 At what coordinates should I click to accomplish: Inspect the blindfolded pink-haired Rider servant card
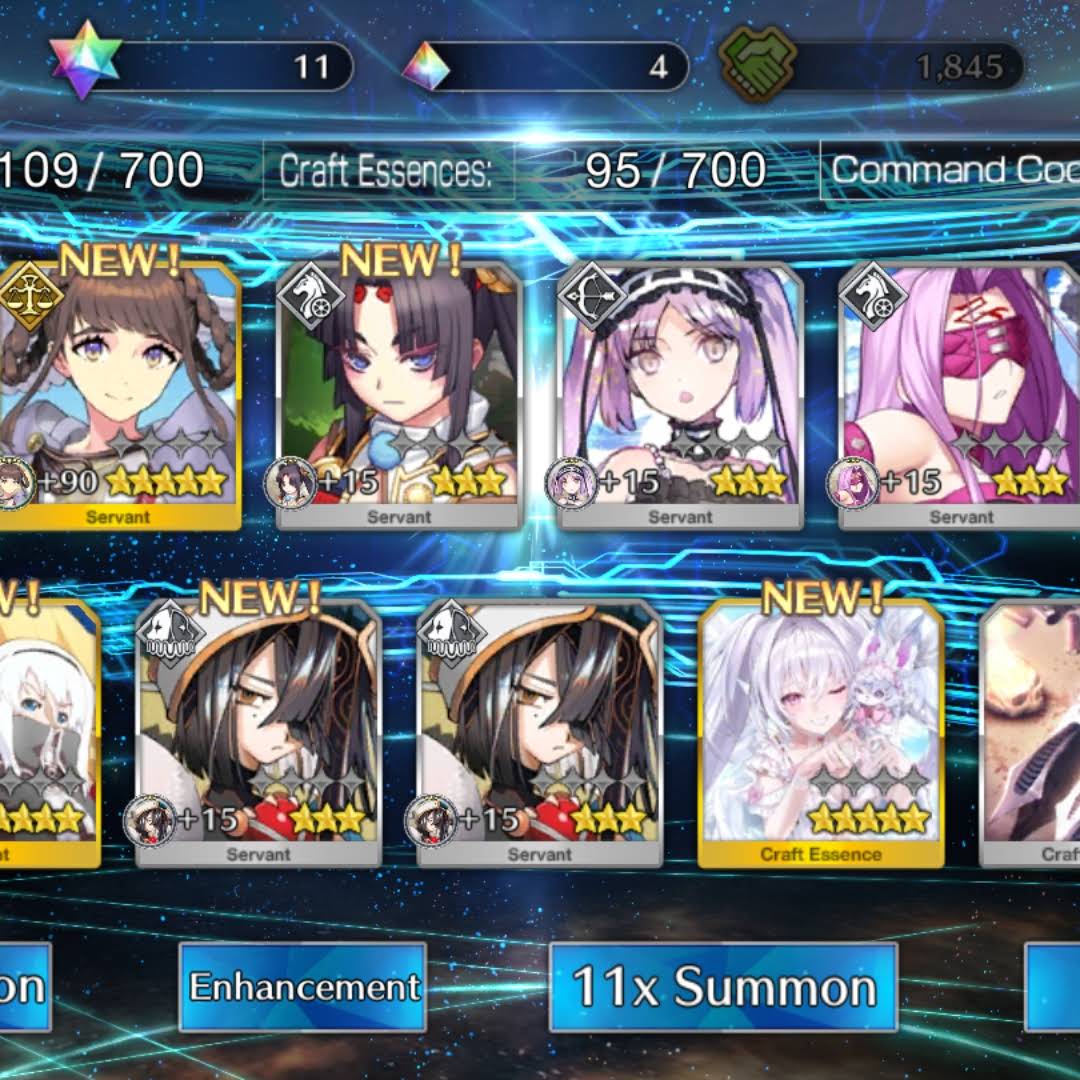tap(960, 395)
